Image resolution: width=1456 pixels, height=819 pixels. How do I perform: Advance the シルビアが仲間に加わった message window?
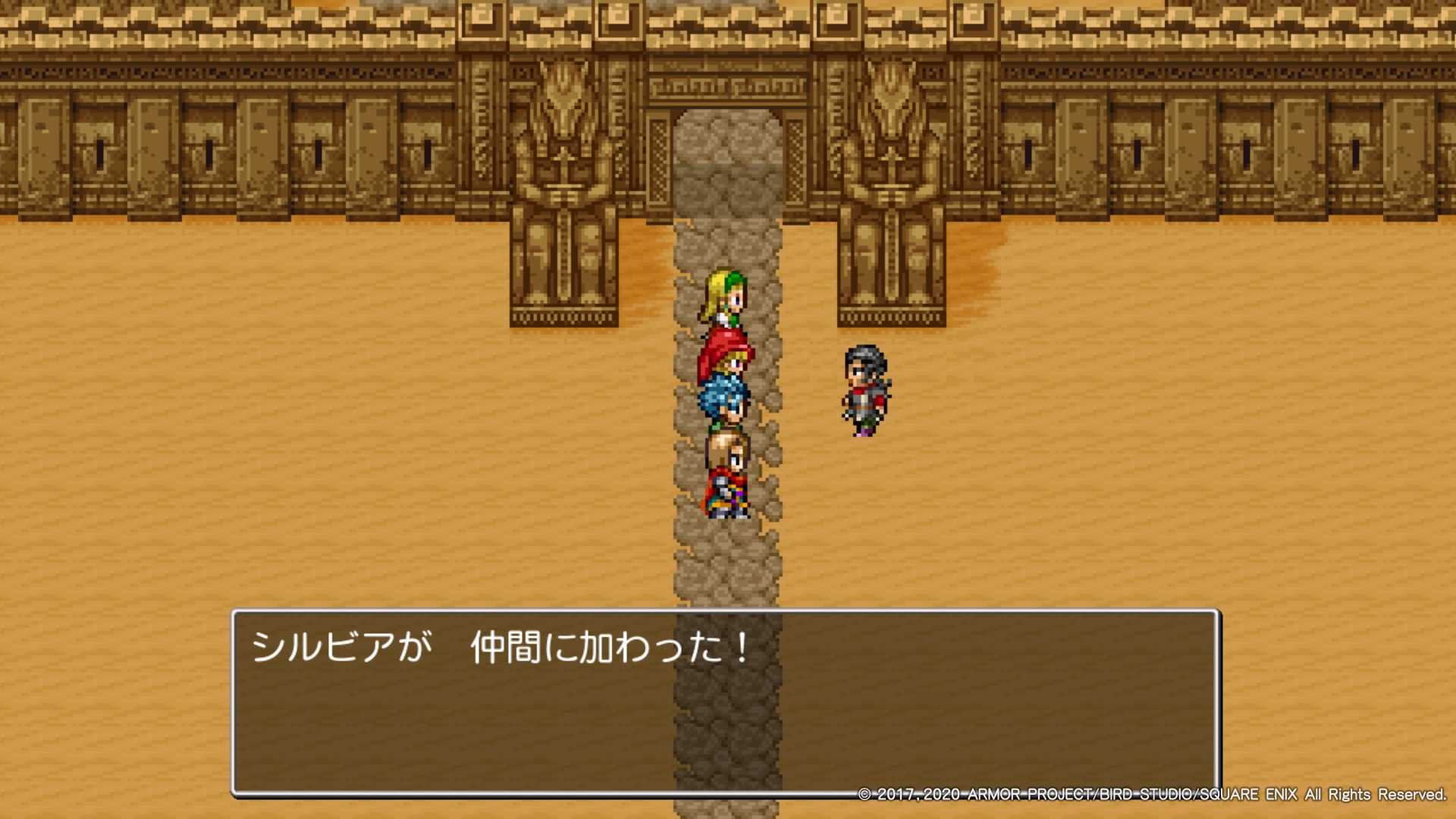(x=725, y=701)
